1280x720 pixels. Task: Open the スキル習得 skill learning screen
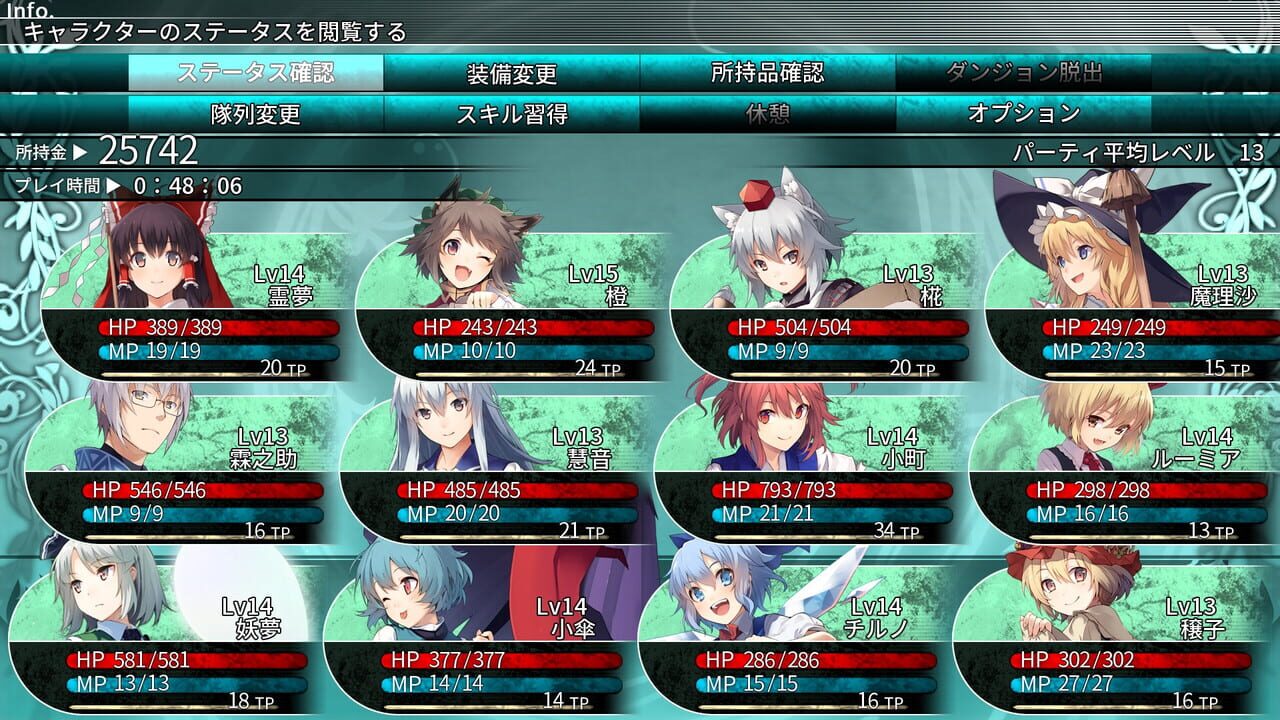coord(511,113)
